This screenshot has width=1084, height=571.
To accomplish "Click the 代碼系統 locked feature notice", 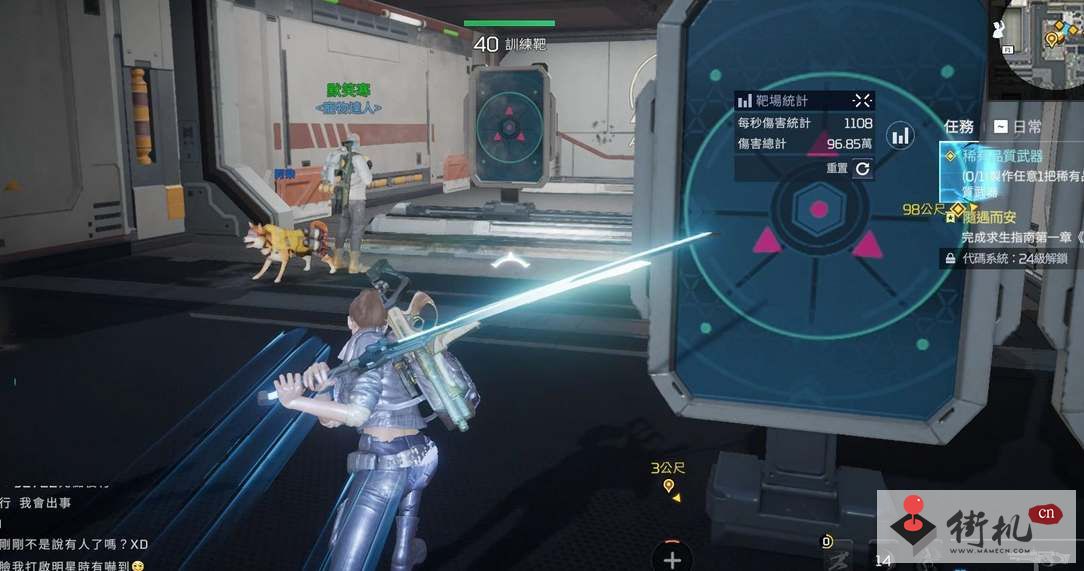I will (x=1010, y=258).
